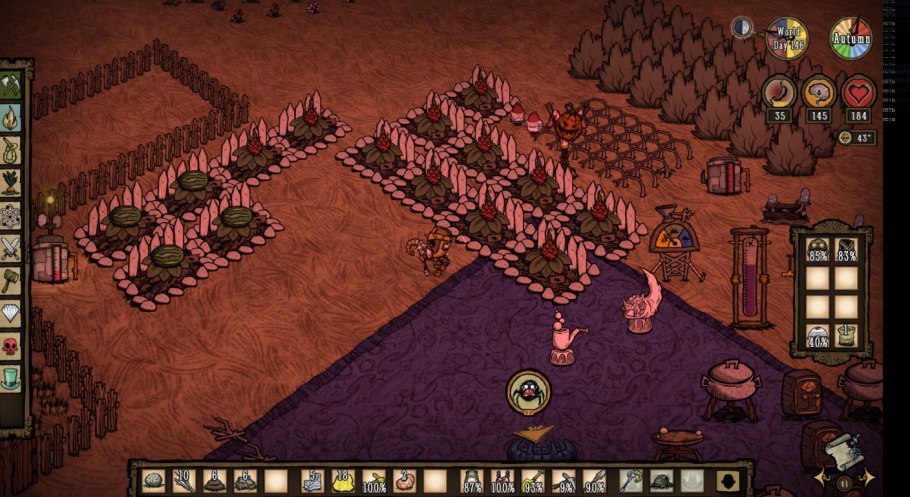Select the gold nugget stack of 18
Image resolution: width=910 pixels, height=497 pixels.
344,481
